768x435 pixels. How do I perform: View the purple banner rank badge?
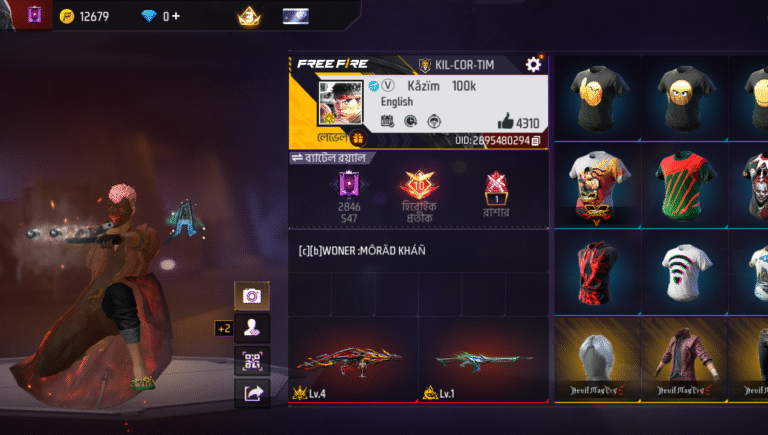click(349, 184)
